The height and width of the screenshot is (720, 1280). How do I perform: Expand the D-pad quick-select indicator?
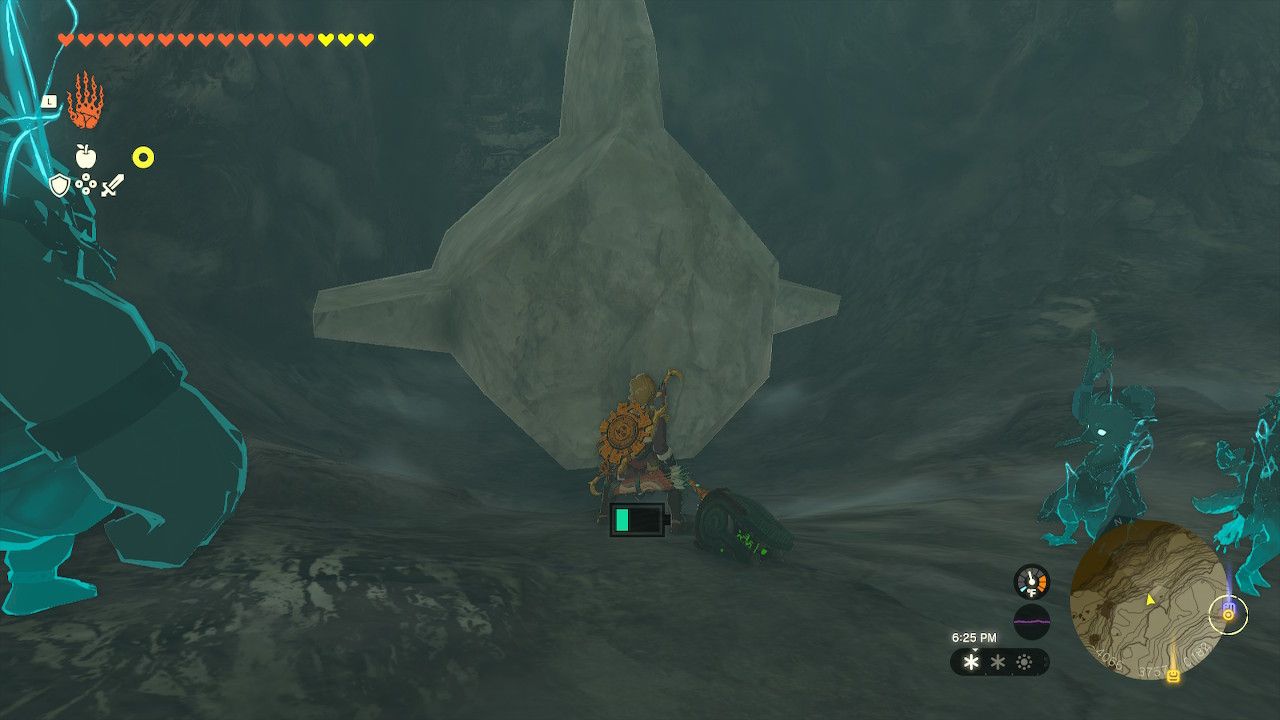[86, 183]
